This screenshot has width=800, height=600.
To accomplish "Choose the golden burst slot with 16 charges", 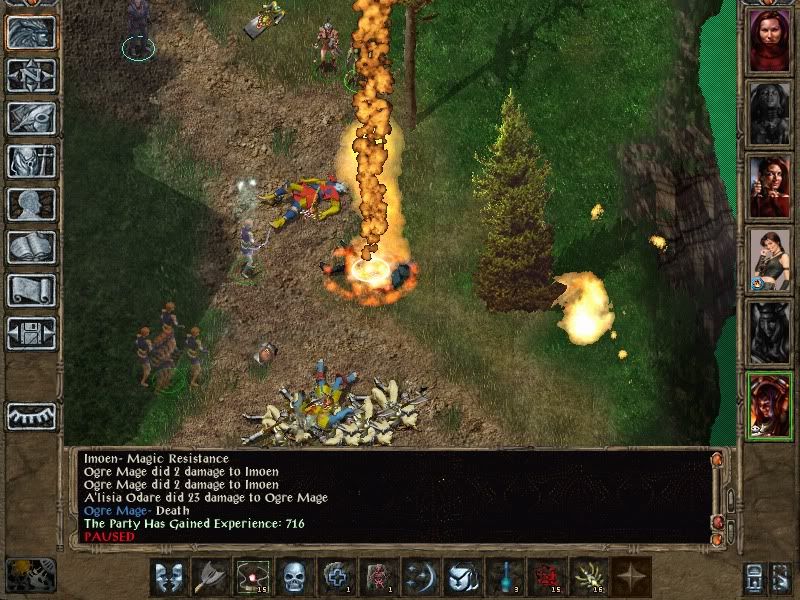I will pyautogui.click(x=589, y=577).
